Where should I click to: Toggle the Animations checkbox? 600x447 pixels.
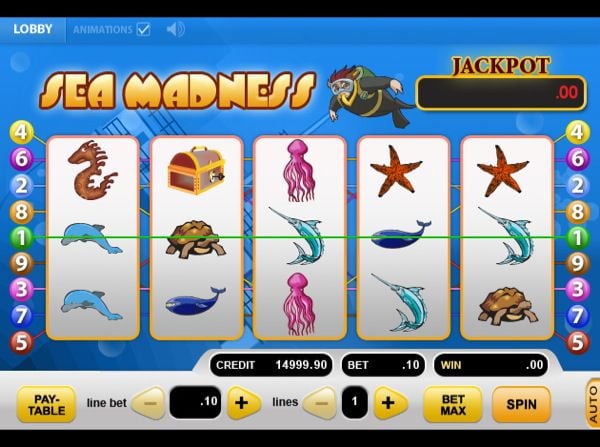click(x=143, y=29)
